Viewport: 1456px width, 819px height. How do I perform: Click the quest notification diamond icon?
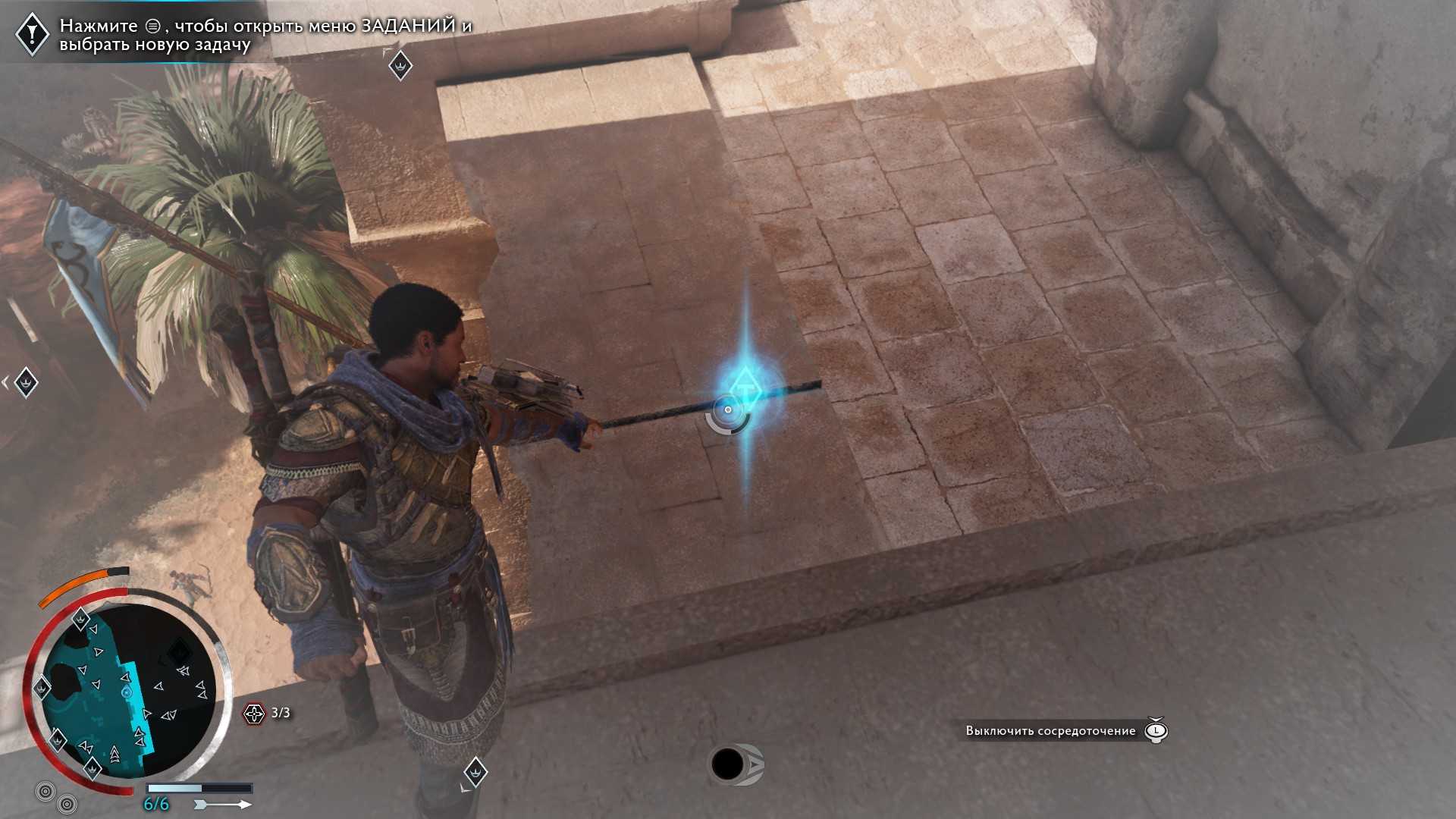(x=32, y=33)
